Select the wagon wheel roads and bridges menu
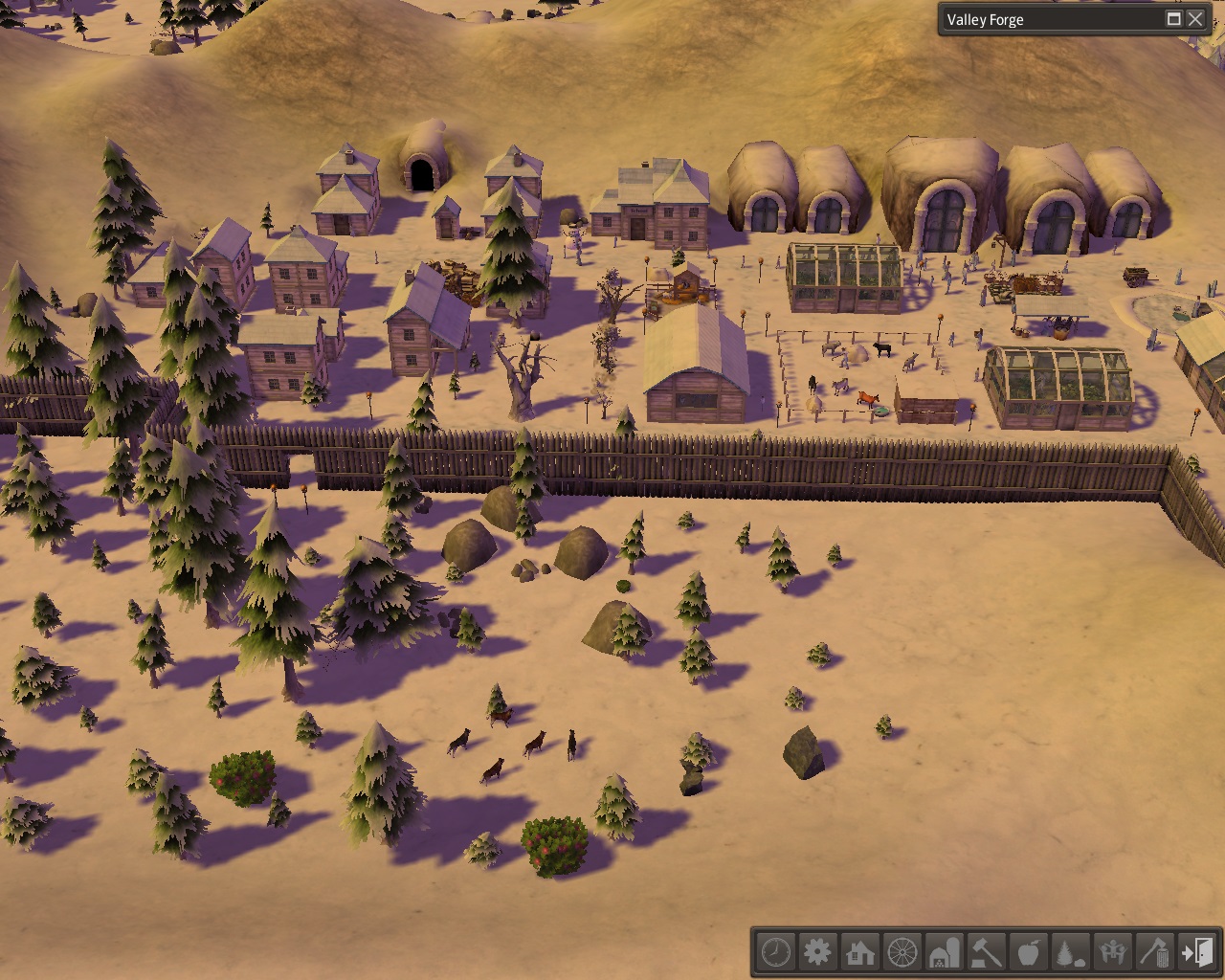 pos(902,952)
